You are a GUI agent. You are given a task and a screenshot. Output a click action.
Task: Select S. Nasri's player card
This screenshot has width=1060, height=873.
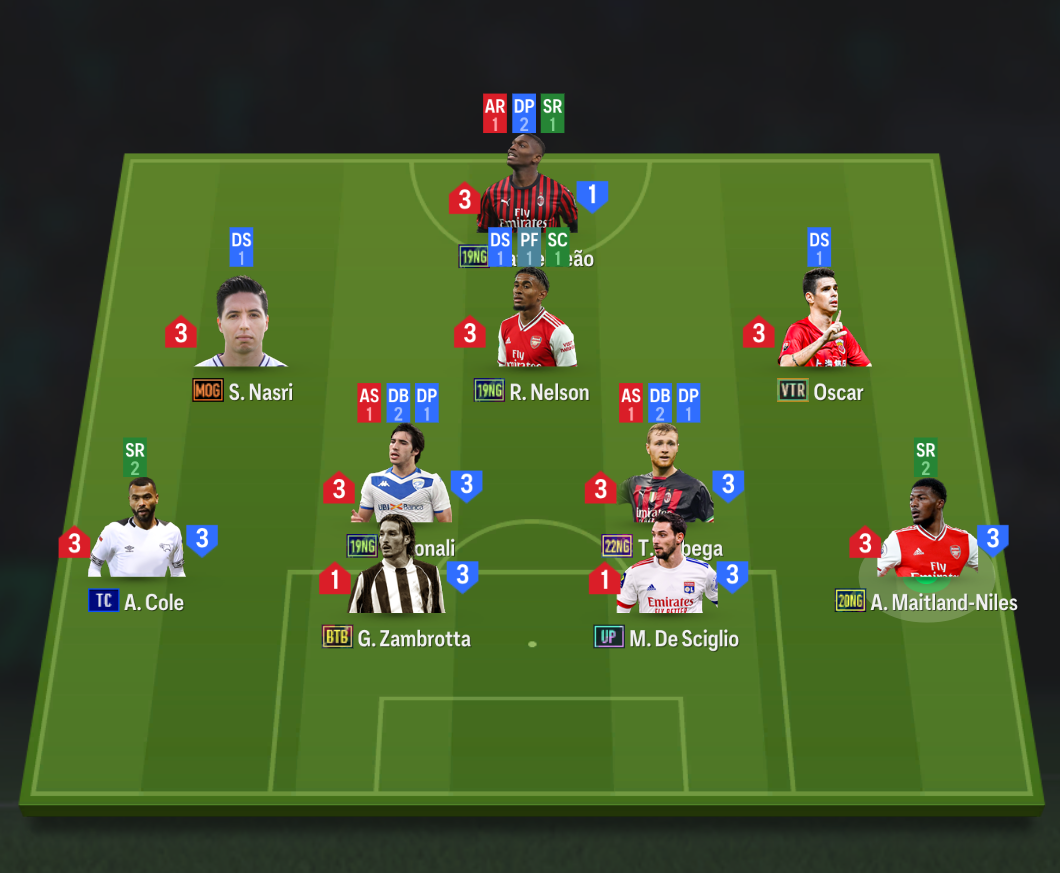point(240,322)
